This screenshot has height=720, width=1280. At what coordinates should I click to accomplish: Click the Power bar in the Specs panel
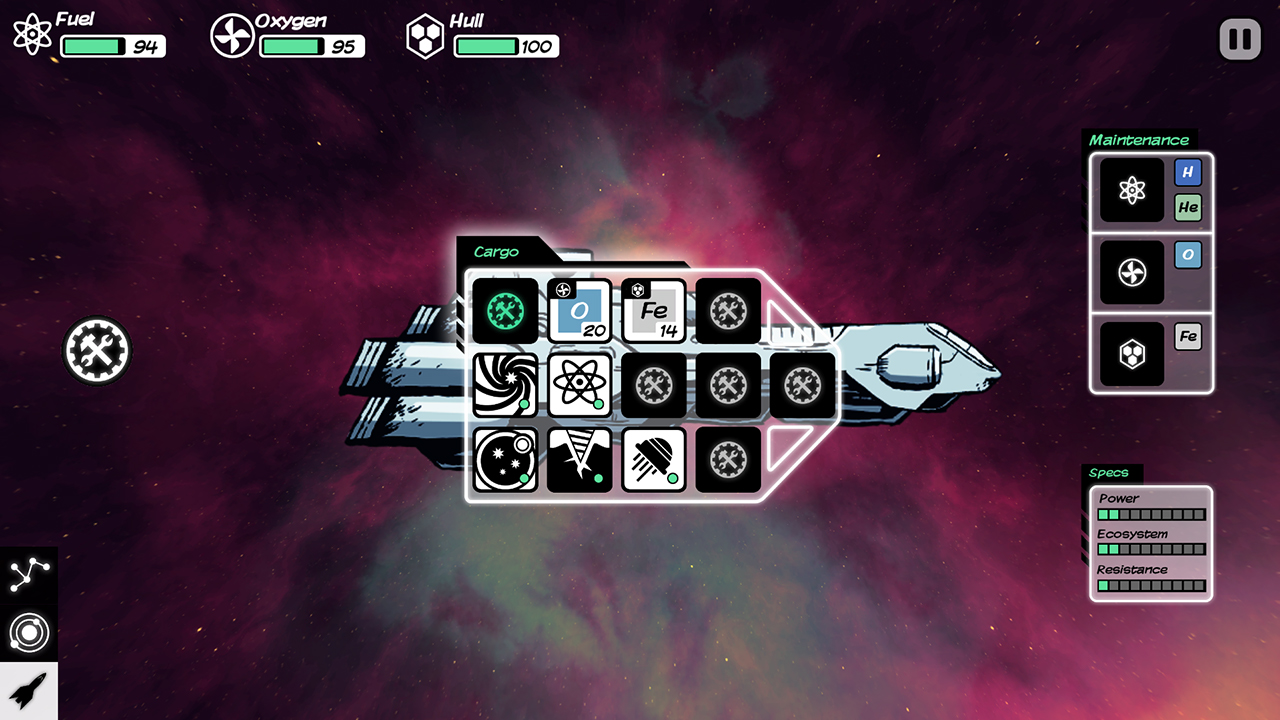[x=1150, y=513]
